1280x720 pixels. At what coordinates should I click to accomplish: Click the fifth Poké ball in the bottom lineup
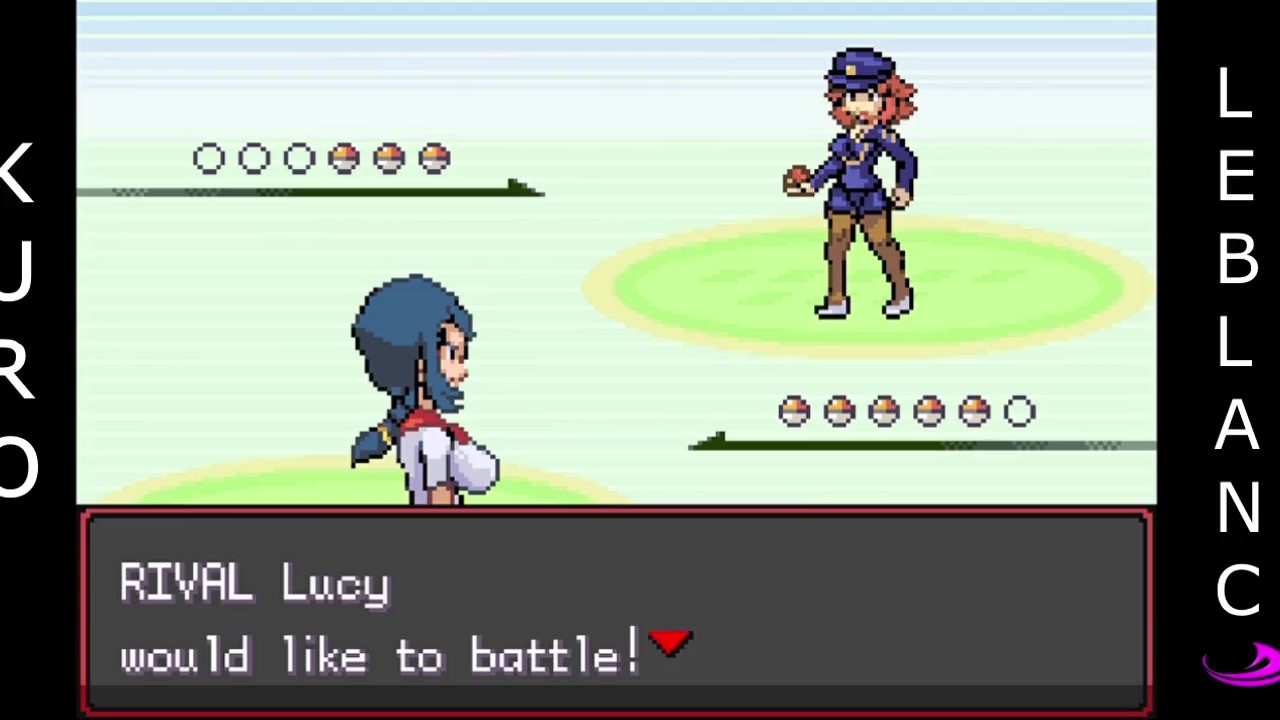pos(973,411)
